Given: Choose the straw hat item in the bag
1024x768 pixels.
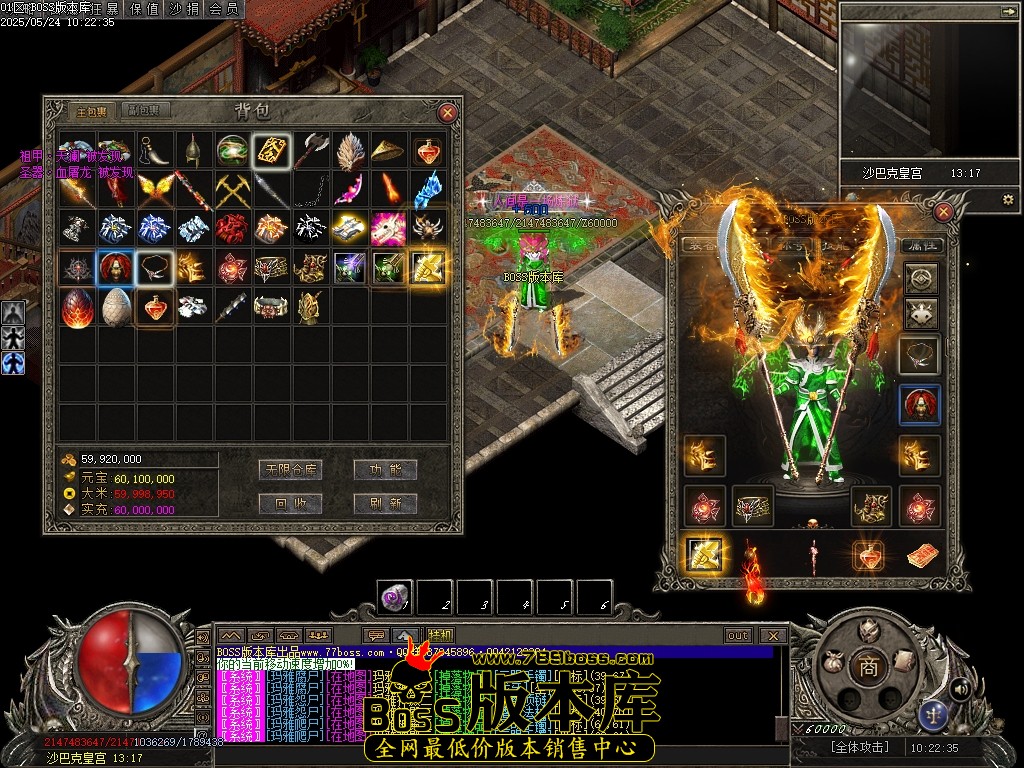Looking at the screenshot, I should (x=389, y=150).
